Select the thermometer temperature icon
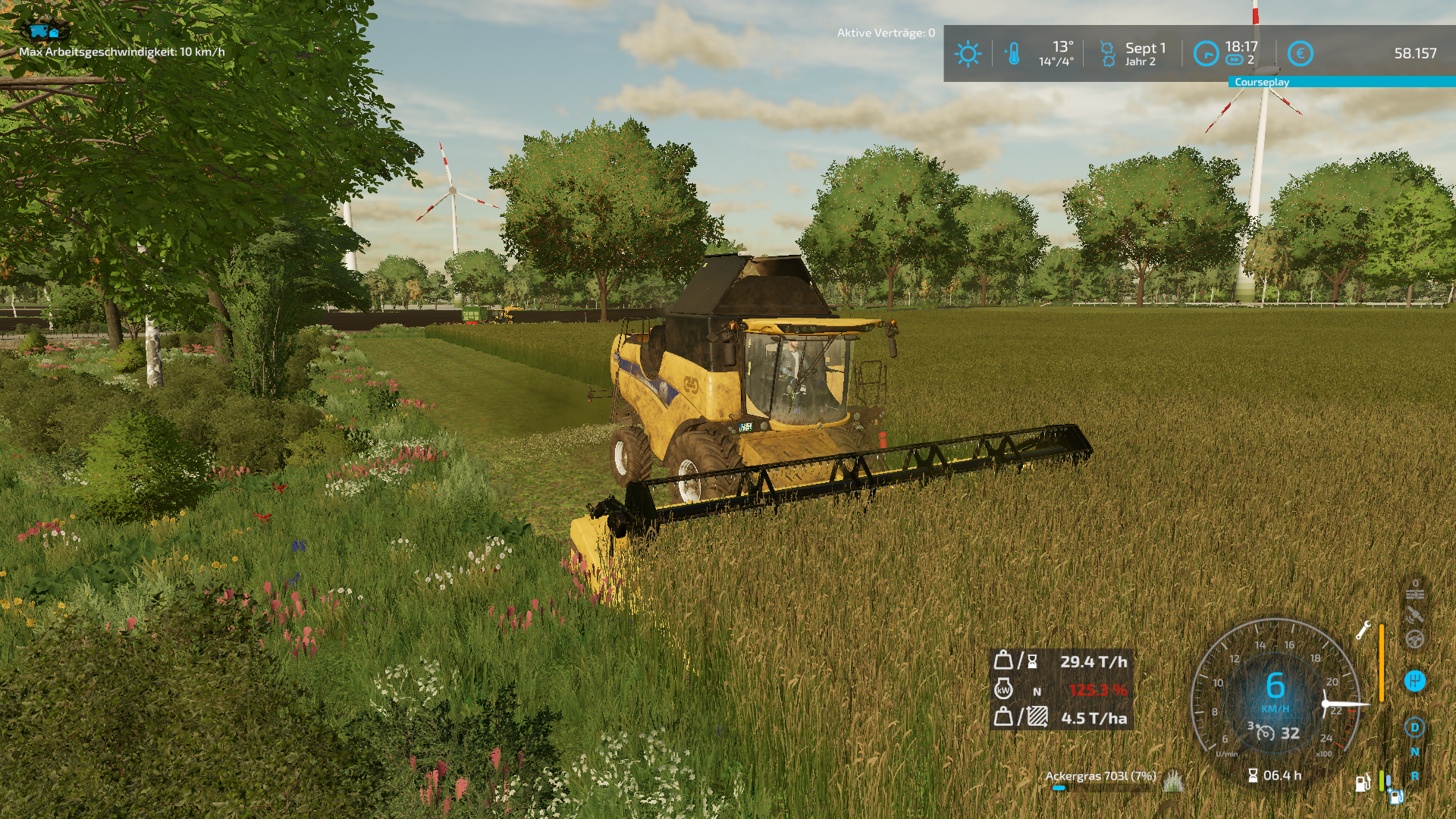 pos(1013,54)
